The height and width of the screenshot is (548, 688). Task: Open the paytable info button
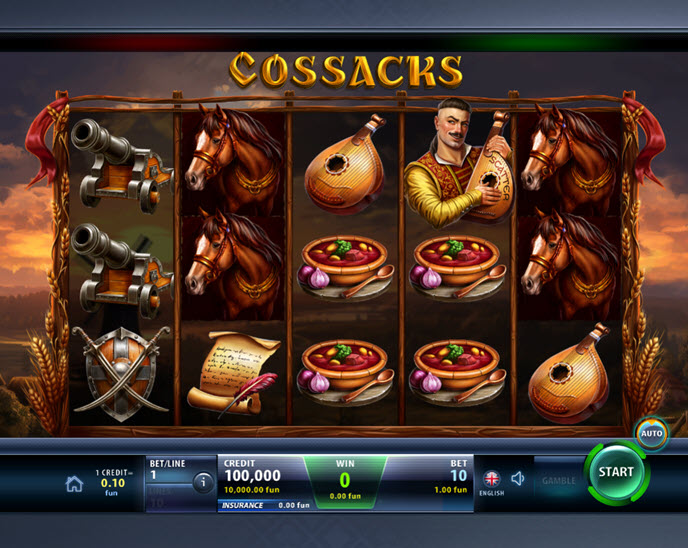(x=203, y=483)
